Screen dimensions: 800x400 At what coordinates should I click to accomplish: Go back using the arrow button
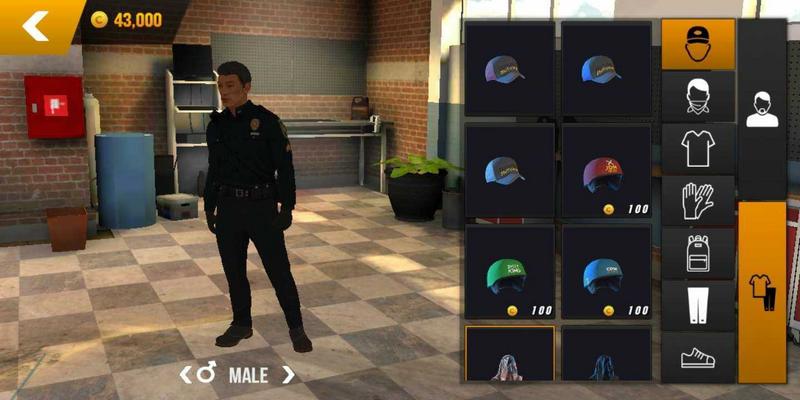[36, 25]
